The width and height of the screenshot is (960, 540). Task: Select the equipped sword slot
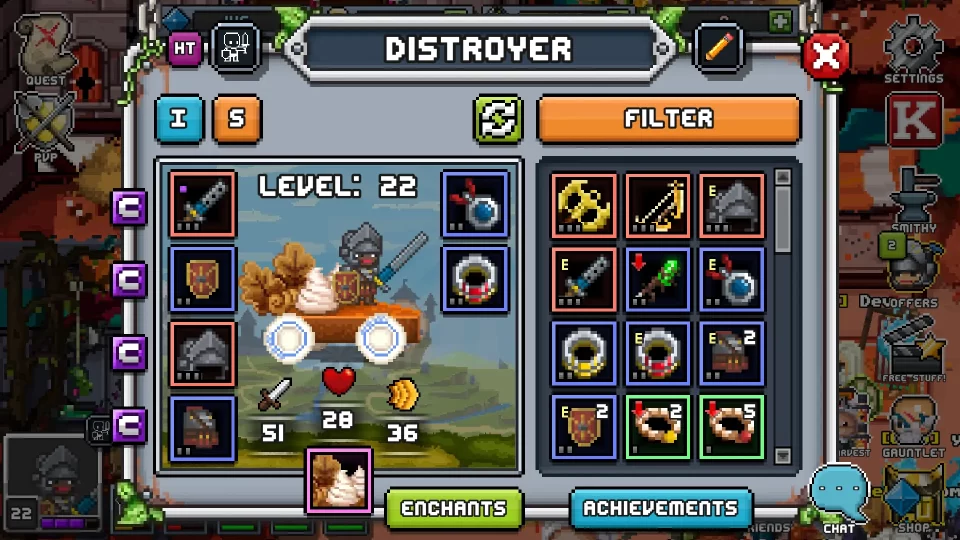point(203,204)
